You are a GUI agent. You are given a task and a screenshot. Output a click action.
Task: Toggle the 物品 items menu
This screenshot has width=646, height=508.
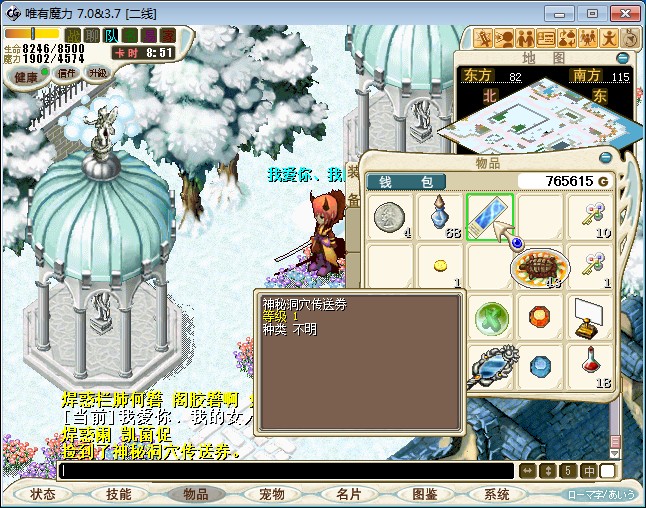pyautogui.click(x=195, y=494)
